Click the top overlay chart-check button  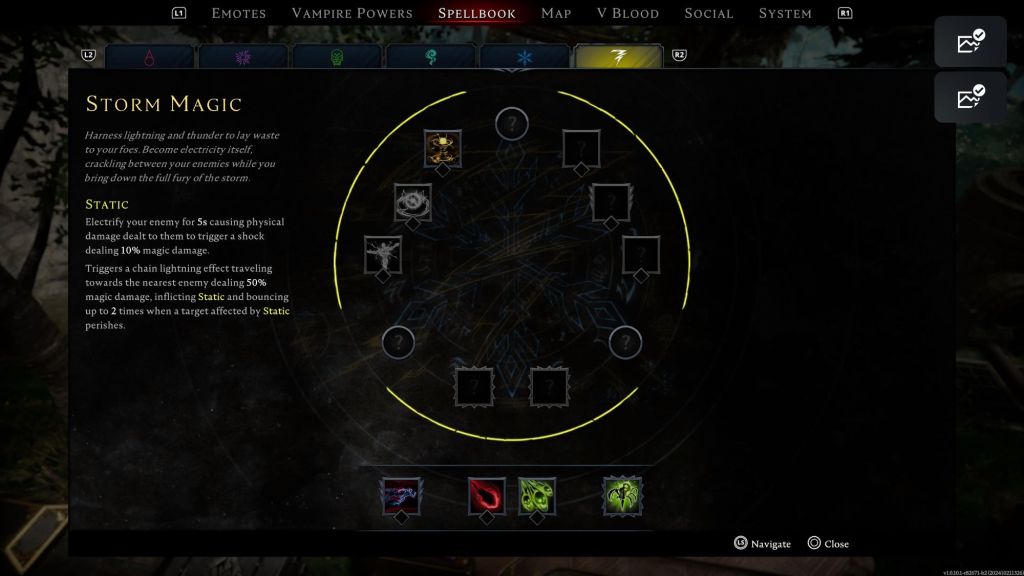click(970, 42)
